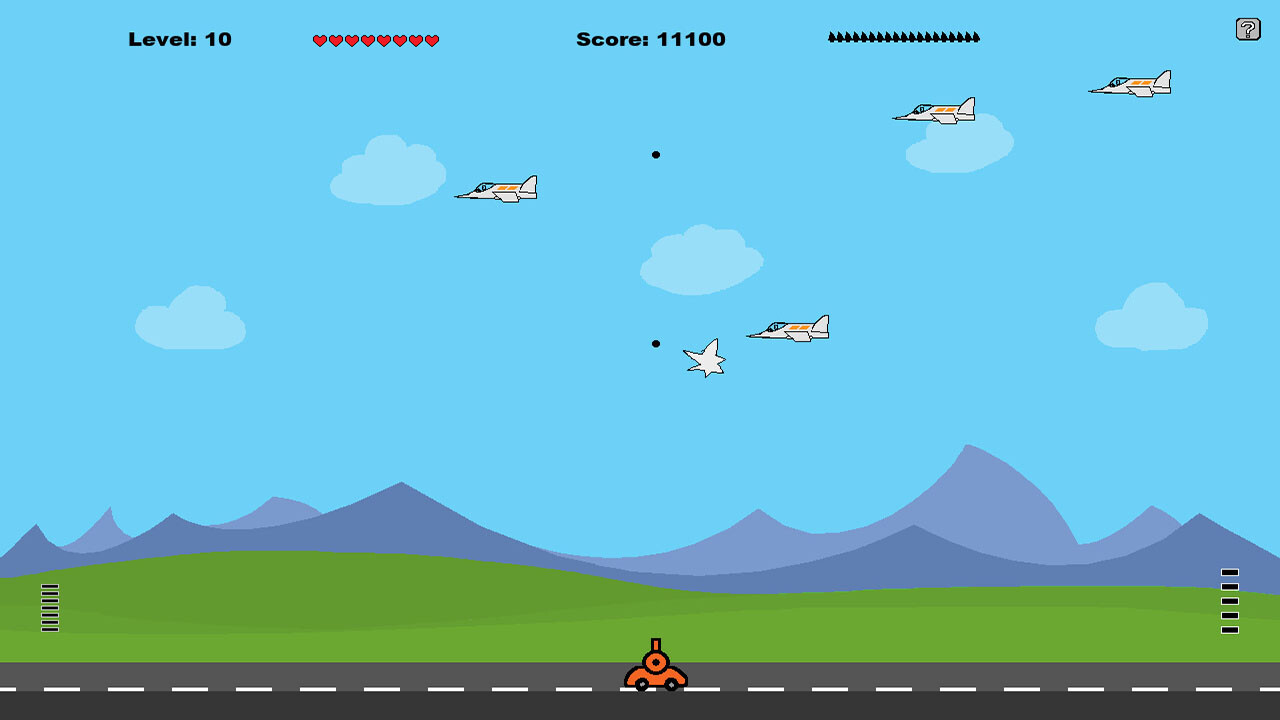Click the first arrow in the ammo row
The width and height of the screenshot is (1280, 720).
pyautogui.click(x=832, y=36)
